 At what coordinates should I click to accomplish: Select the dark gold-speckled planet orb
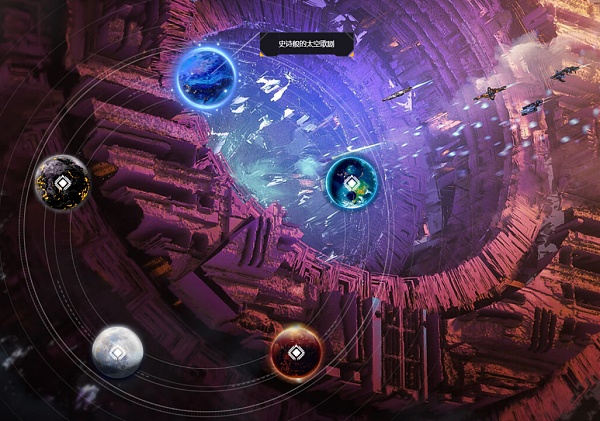[x=63, y=183]
